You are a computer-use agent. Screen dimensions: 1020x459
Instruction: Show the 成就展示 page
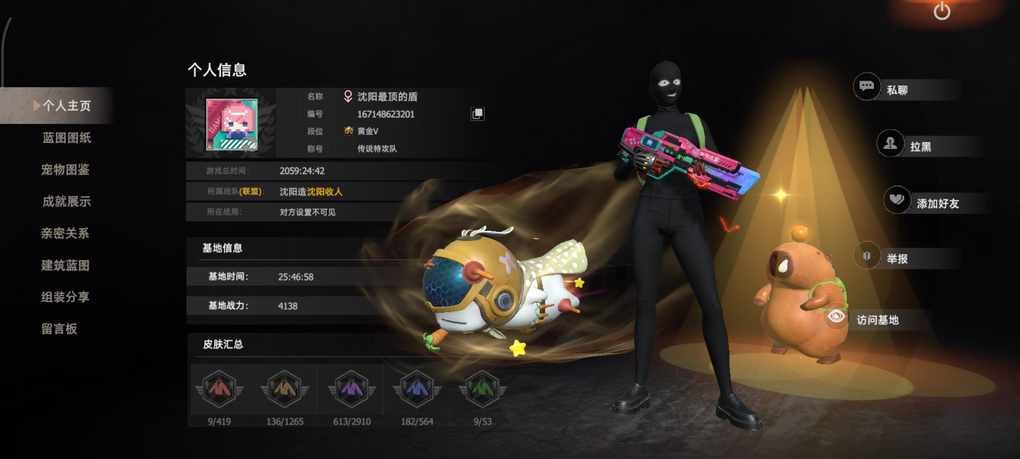tap(66, 201)
